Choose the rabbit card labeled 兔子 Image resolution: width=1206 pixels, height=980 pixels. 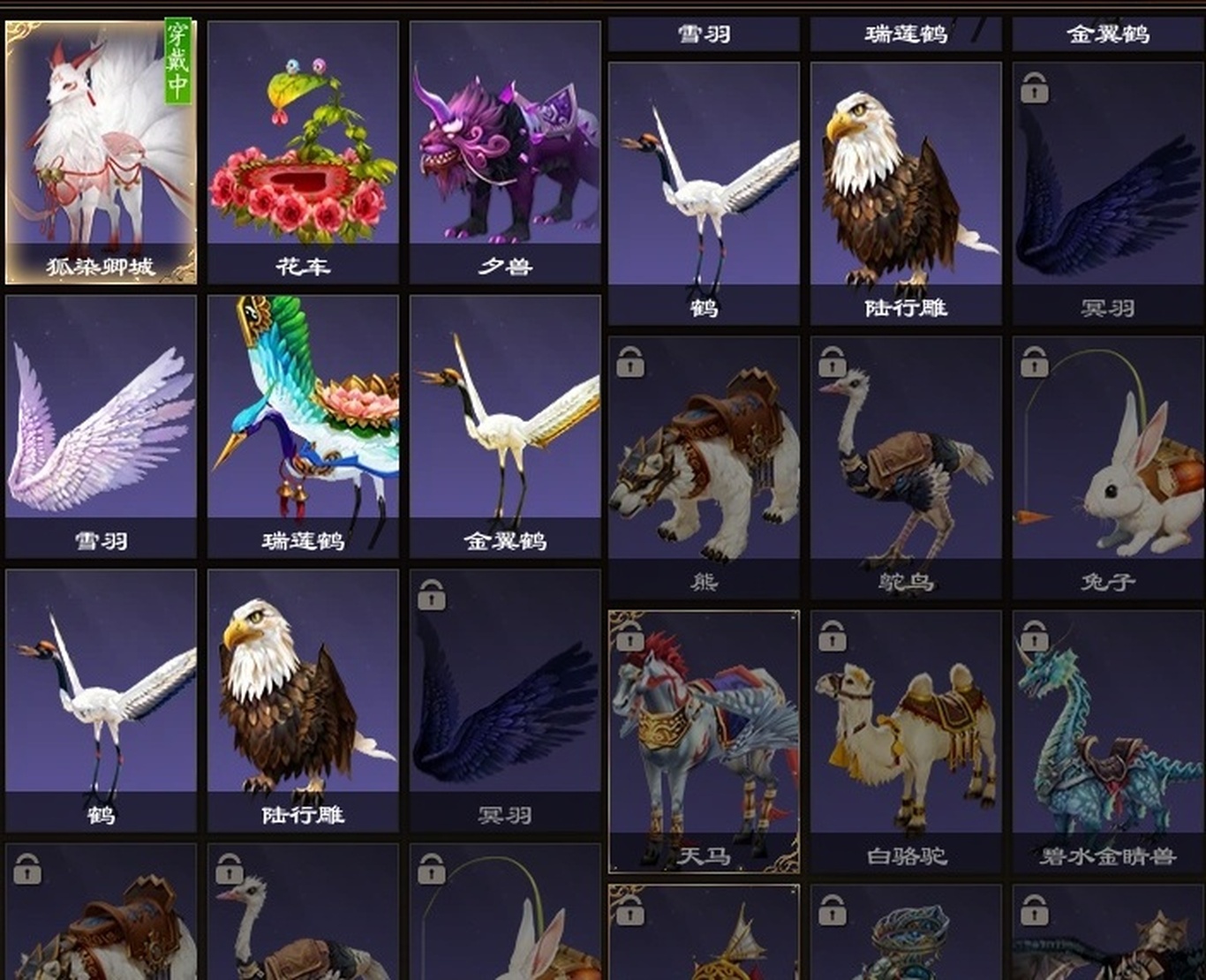(1108, 466)
